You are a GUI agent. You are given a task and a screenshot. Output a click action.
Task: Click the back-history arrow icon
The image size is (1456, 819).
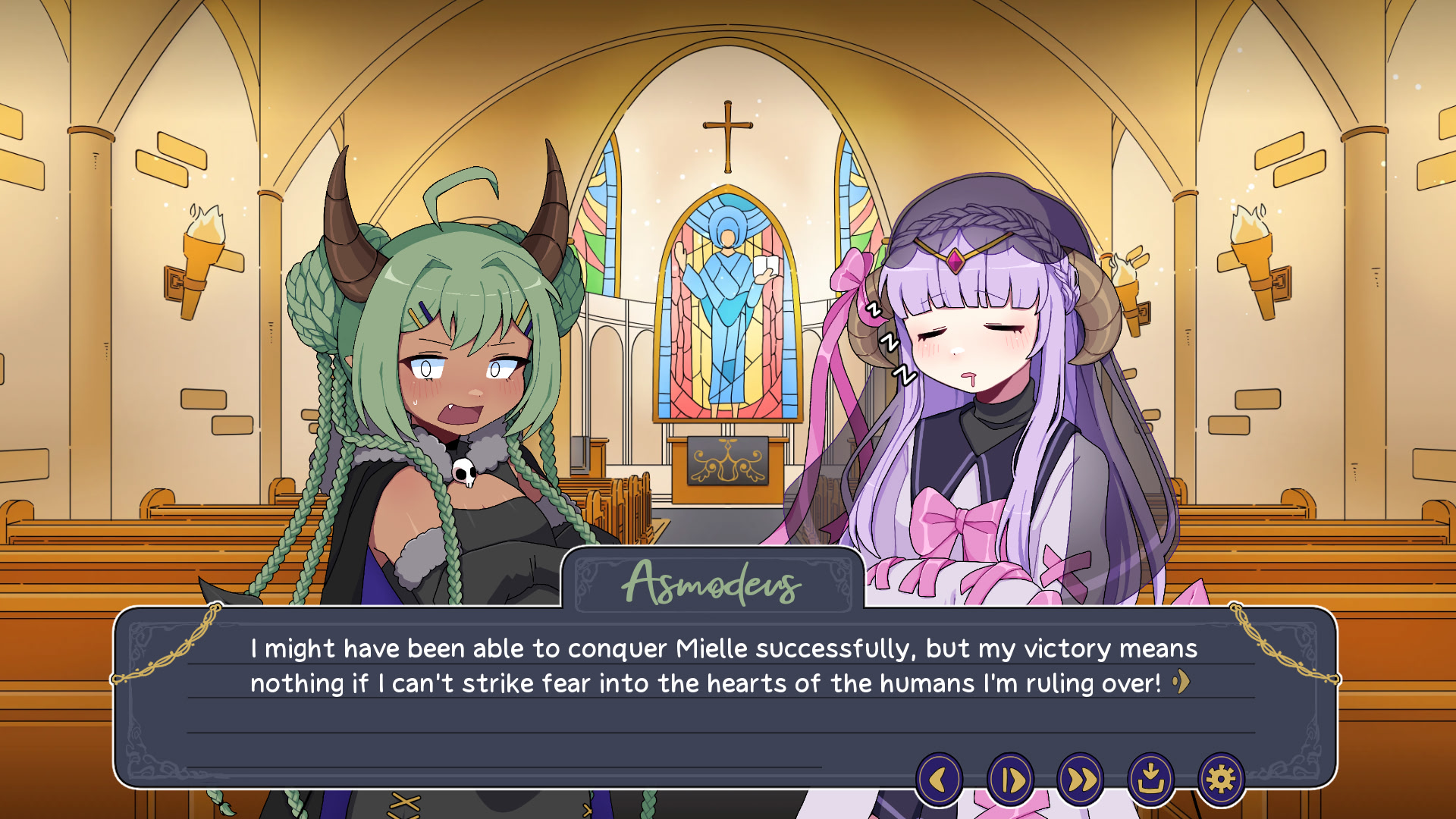[x=940, y=779]
